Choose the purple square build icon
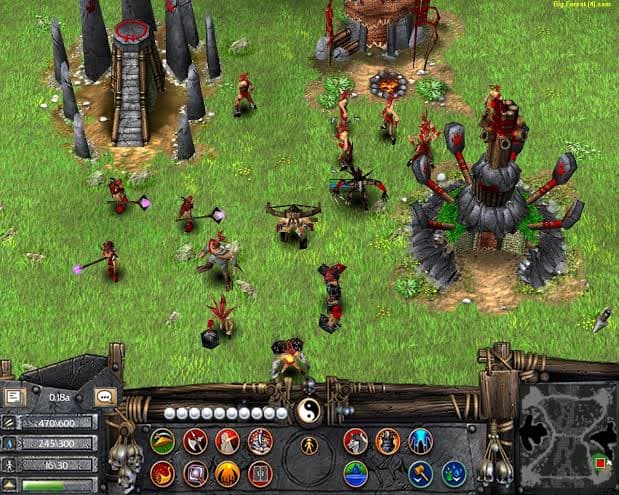Viewport: 619px width, 495px height. [196, 472]
